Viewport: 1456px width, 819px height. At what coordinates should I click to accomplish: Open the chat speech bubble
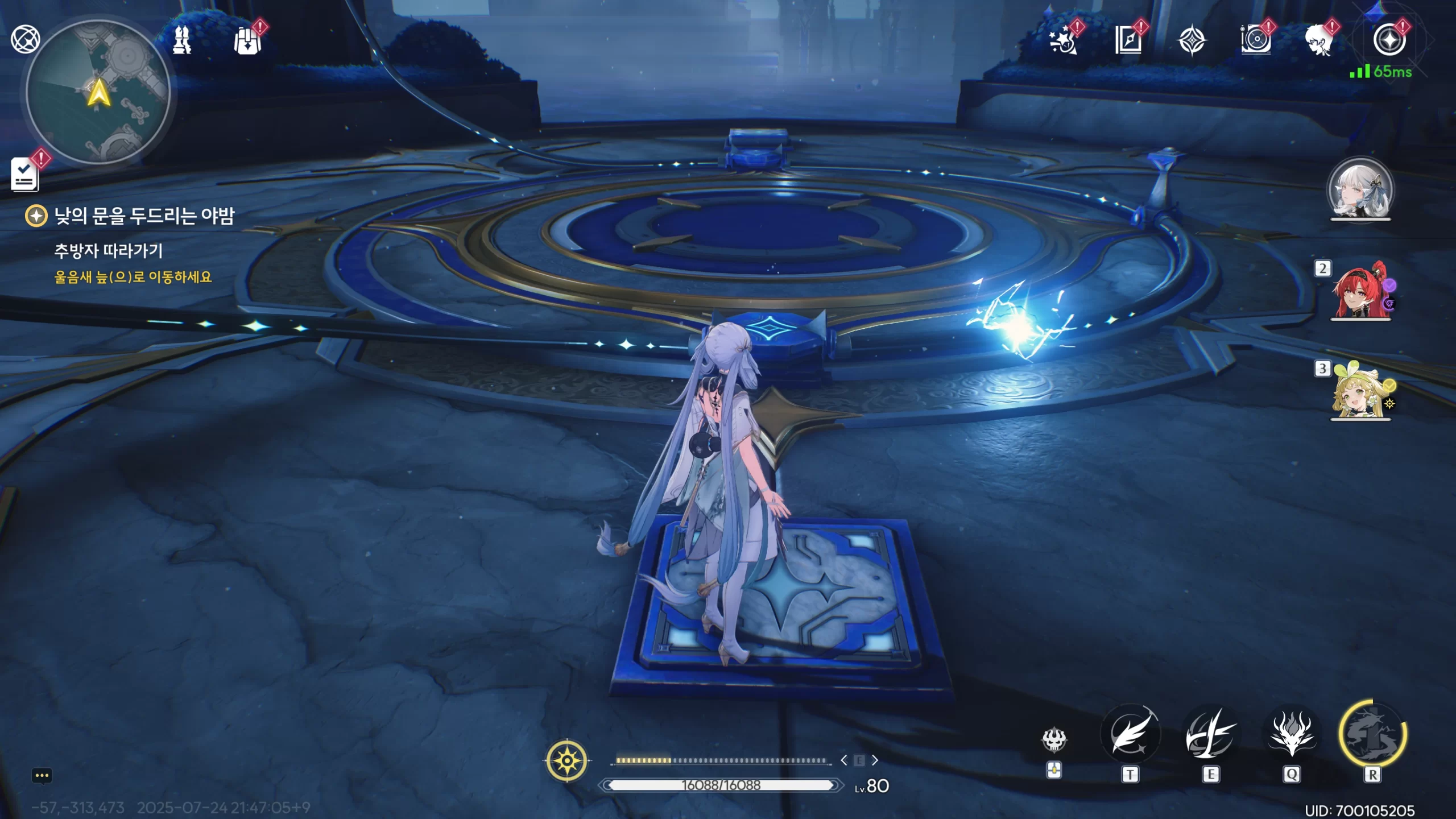(x=42, y=776)
